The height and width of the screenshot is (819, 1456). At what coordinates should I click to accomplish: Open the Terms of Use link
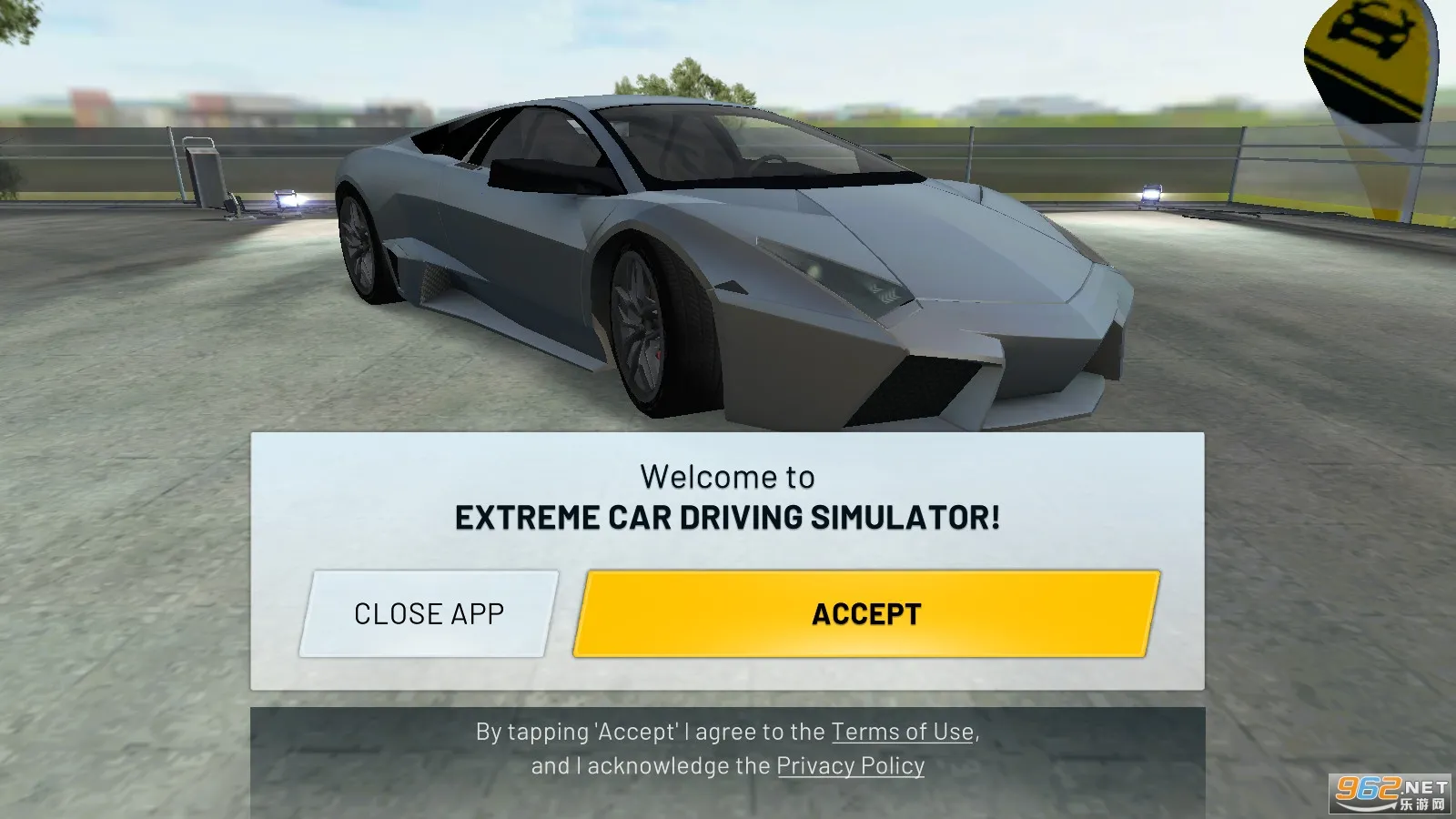click(903, 732)
